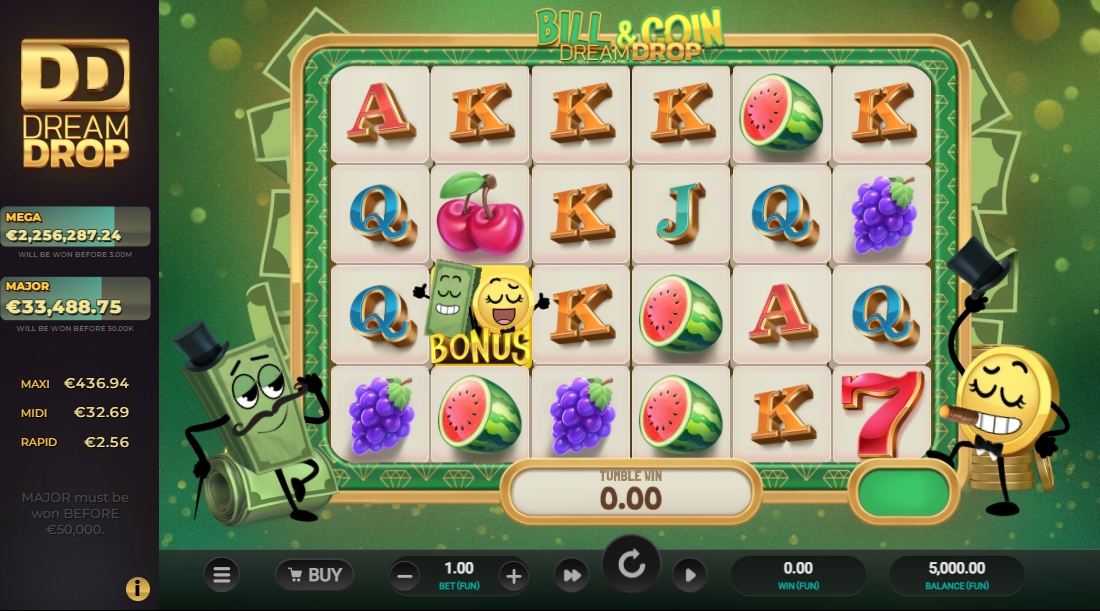Click the MAJOR jackpot panel
Viewport: 1100px width, 611px height.
(76, 298)
